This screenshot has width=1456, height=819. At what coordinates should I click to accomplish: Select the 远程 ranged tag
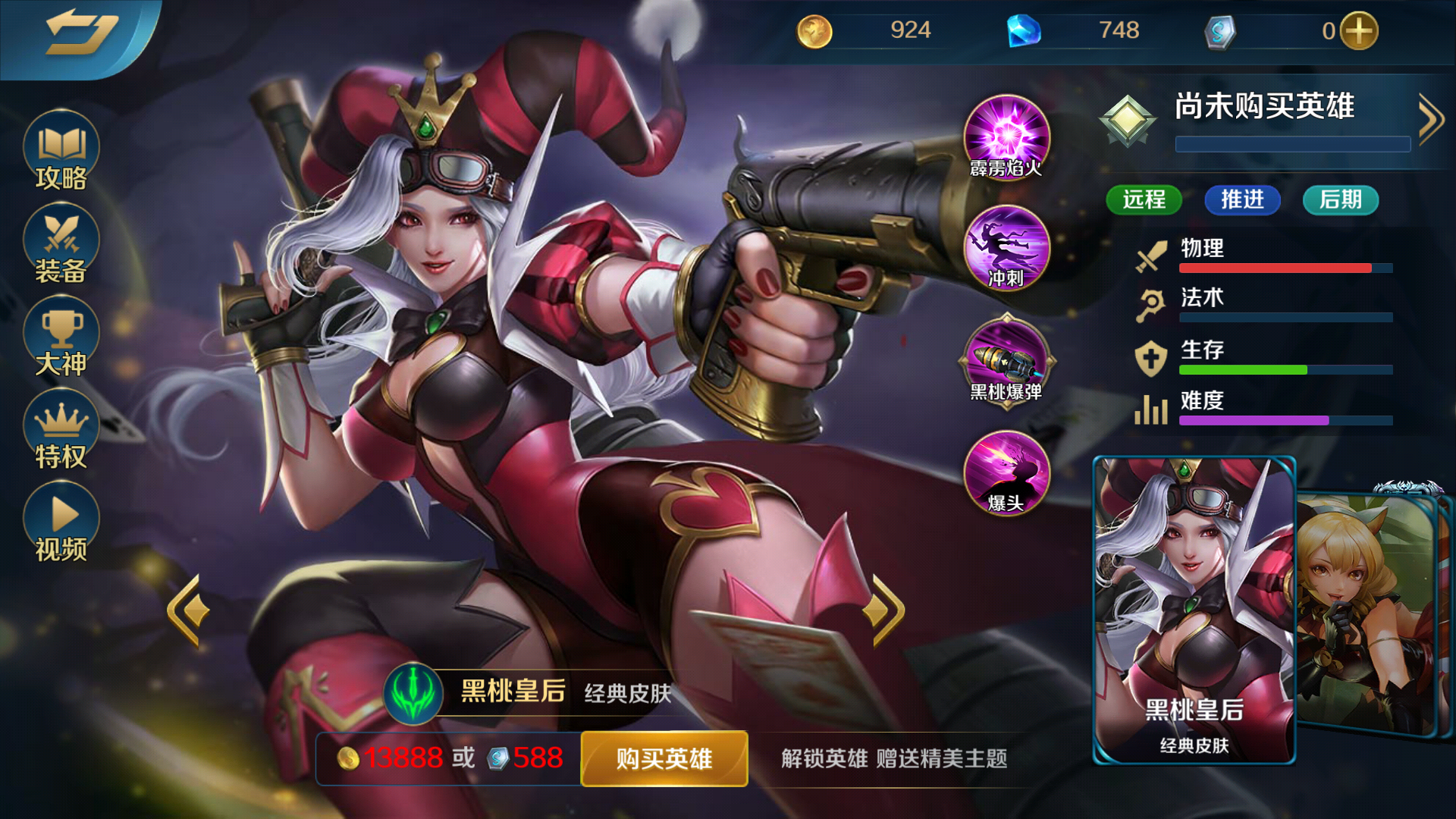1144,200
